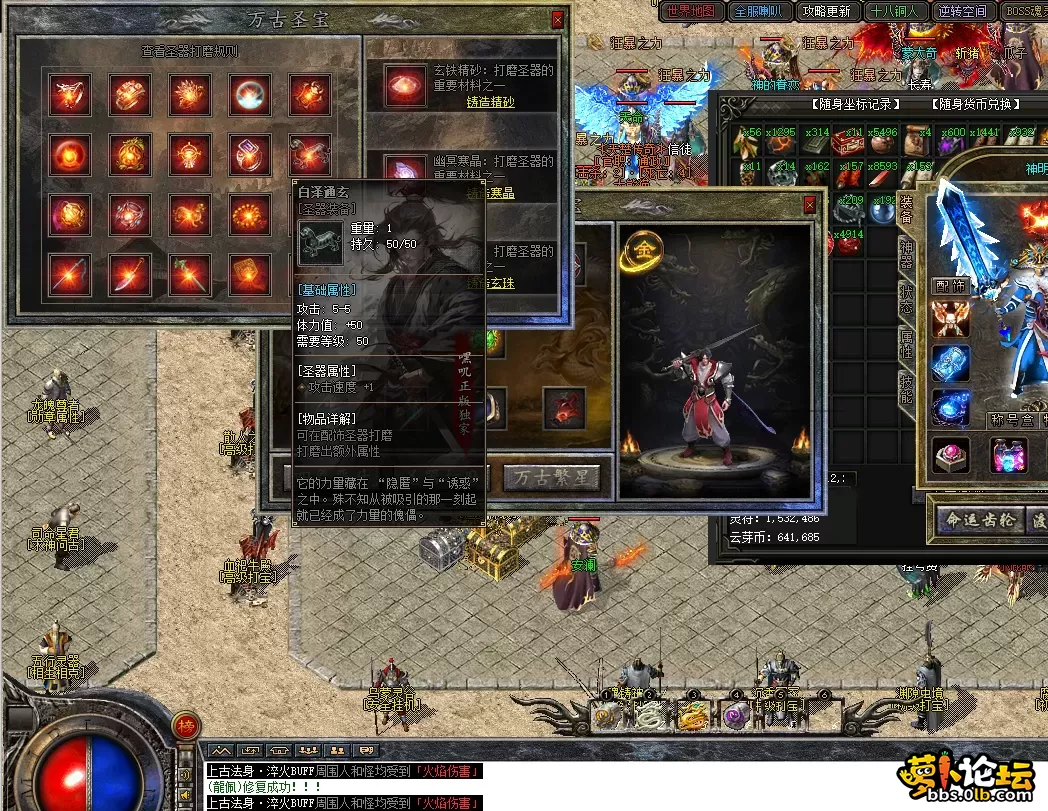The image size is (1048, 811).
Task: Click the 玄铁精砂 material icon
Action: pos(406,86)
